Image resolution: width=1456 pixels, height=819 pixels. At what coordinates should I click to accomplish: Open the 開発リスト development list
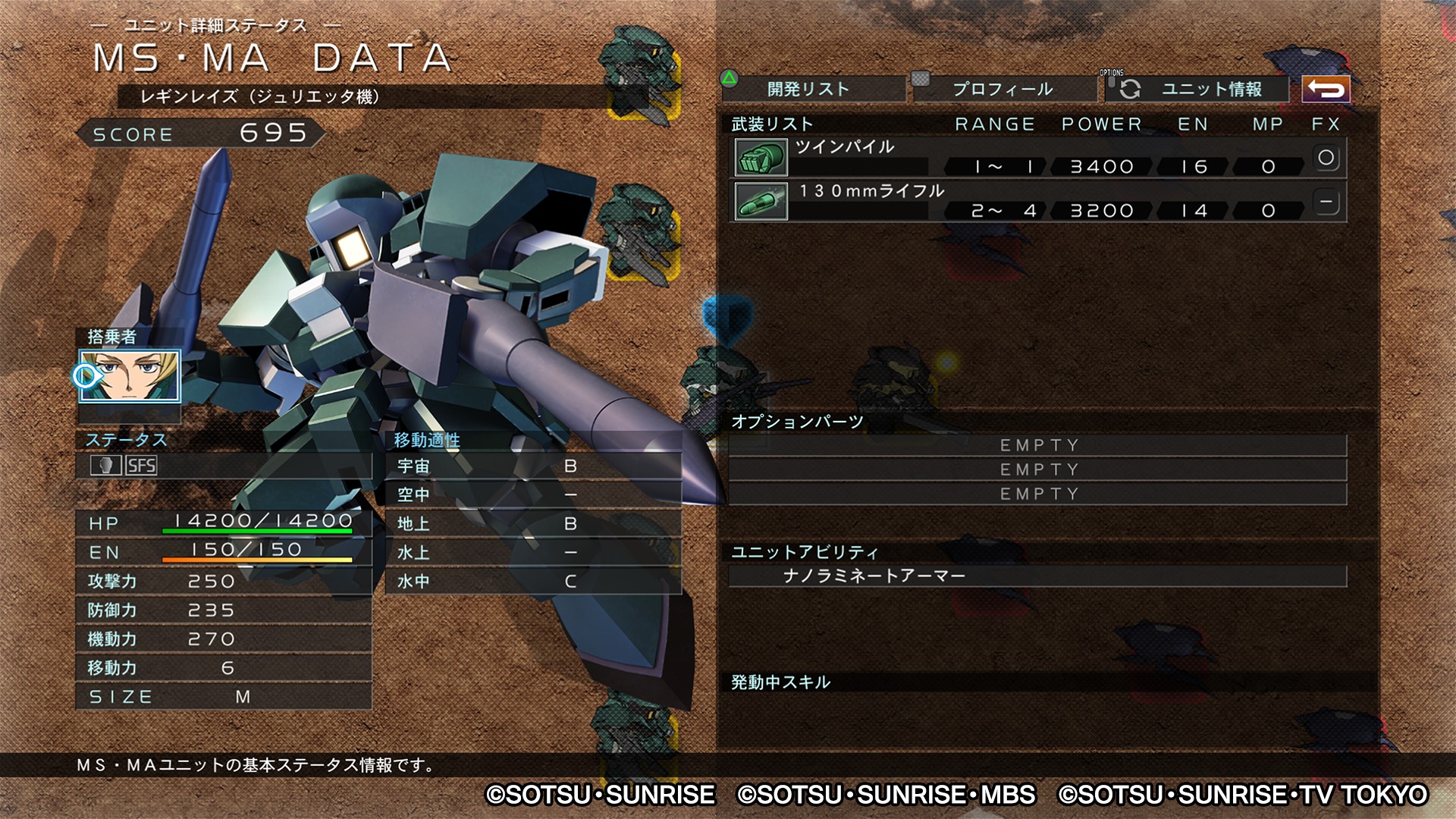tap(813, 89)
